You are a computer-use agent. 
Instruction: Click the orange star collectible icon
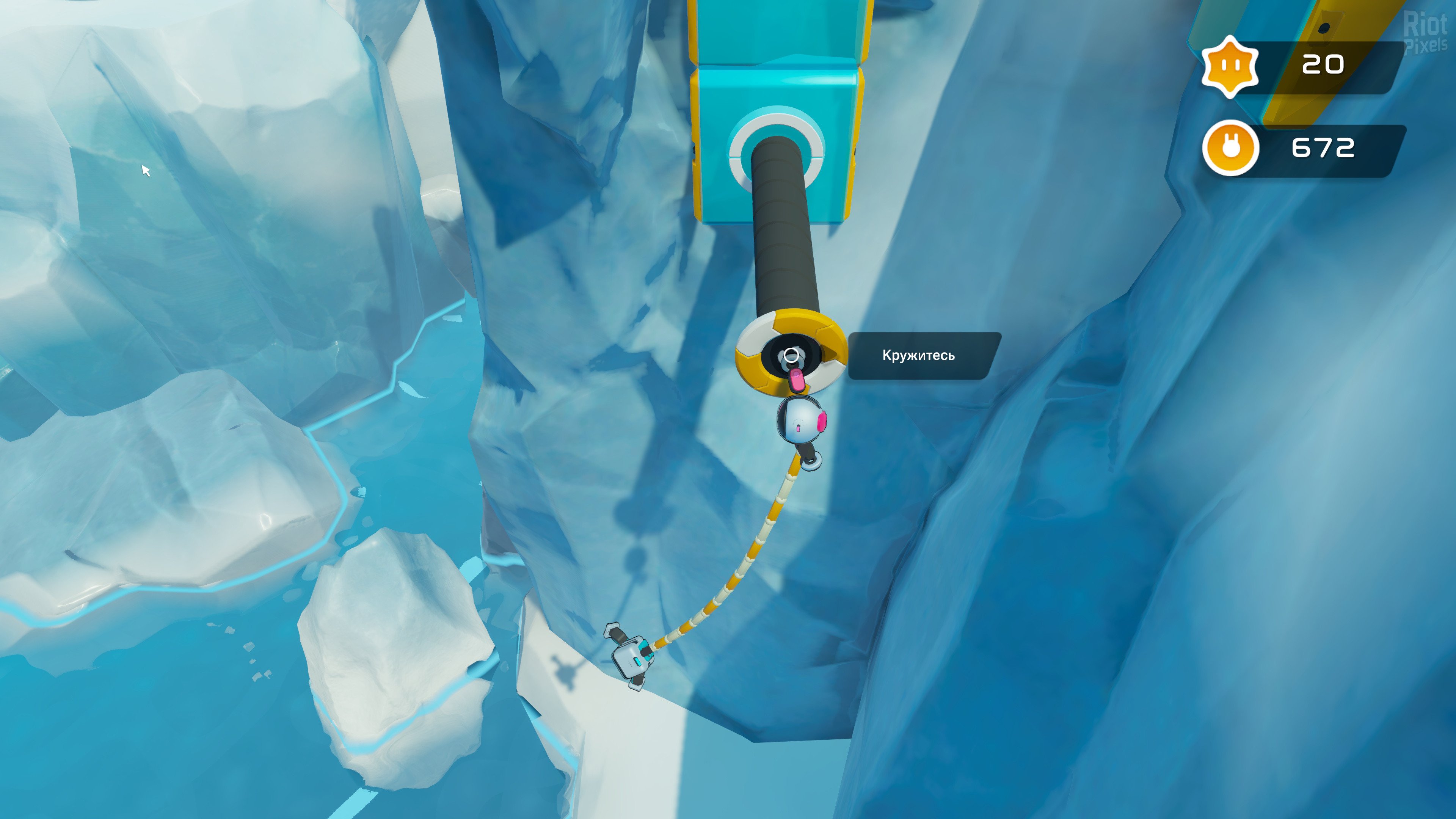(x=1230, y=66)
